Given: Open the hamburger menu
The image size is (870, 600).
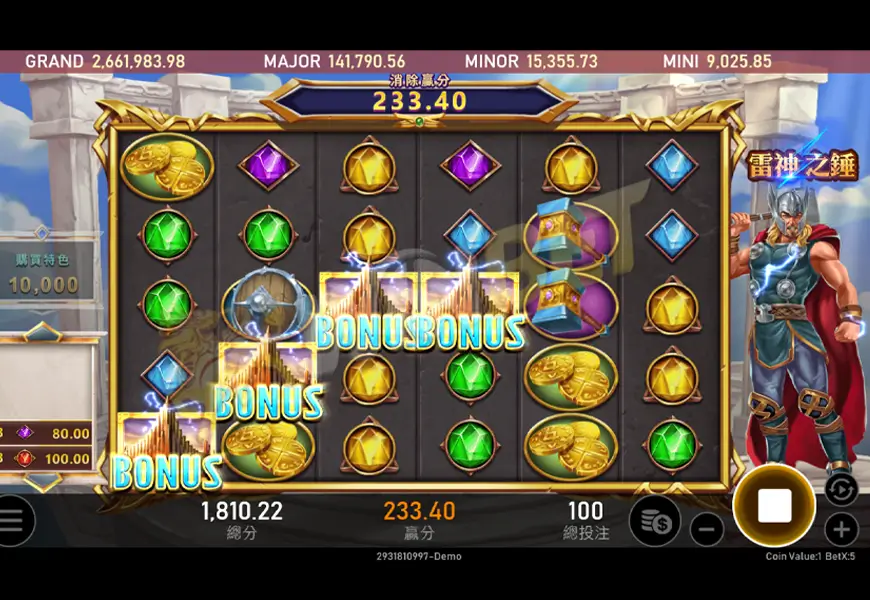Looking at the screenshot, I should [x=12, y=521].
